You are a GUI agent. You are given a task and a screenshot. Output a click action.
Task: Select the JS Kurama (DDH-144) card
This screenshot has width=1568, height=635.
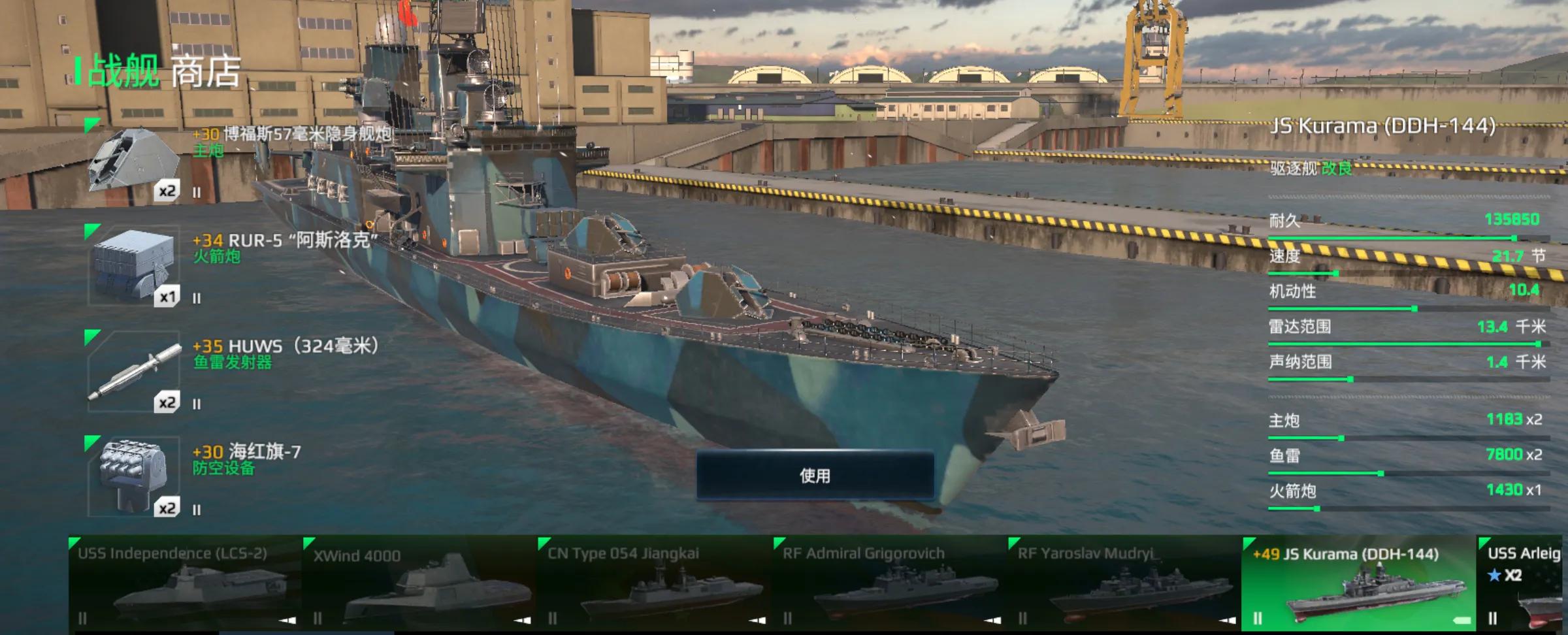pyautogui.click(x=1358, y=583)
